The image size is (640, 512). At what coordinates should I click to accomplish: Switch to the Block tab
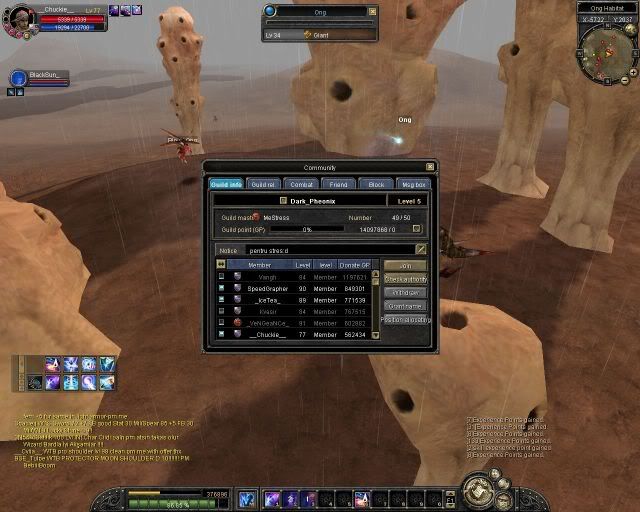(376, 184)
